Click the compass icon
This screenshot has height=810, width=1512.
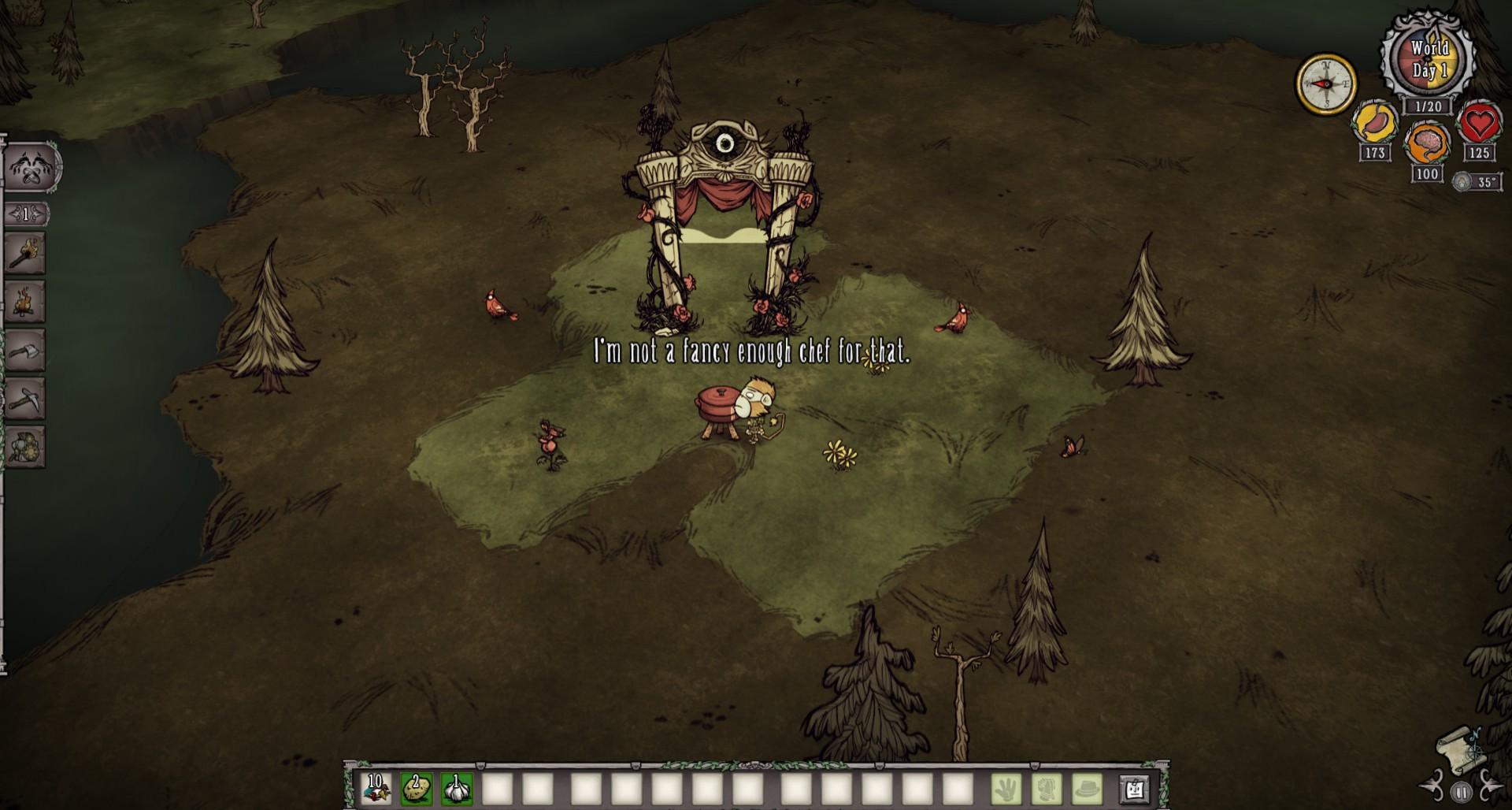coord(1325,84)
